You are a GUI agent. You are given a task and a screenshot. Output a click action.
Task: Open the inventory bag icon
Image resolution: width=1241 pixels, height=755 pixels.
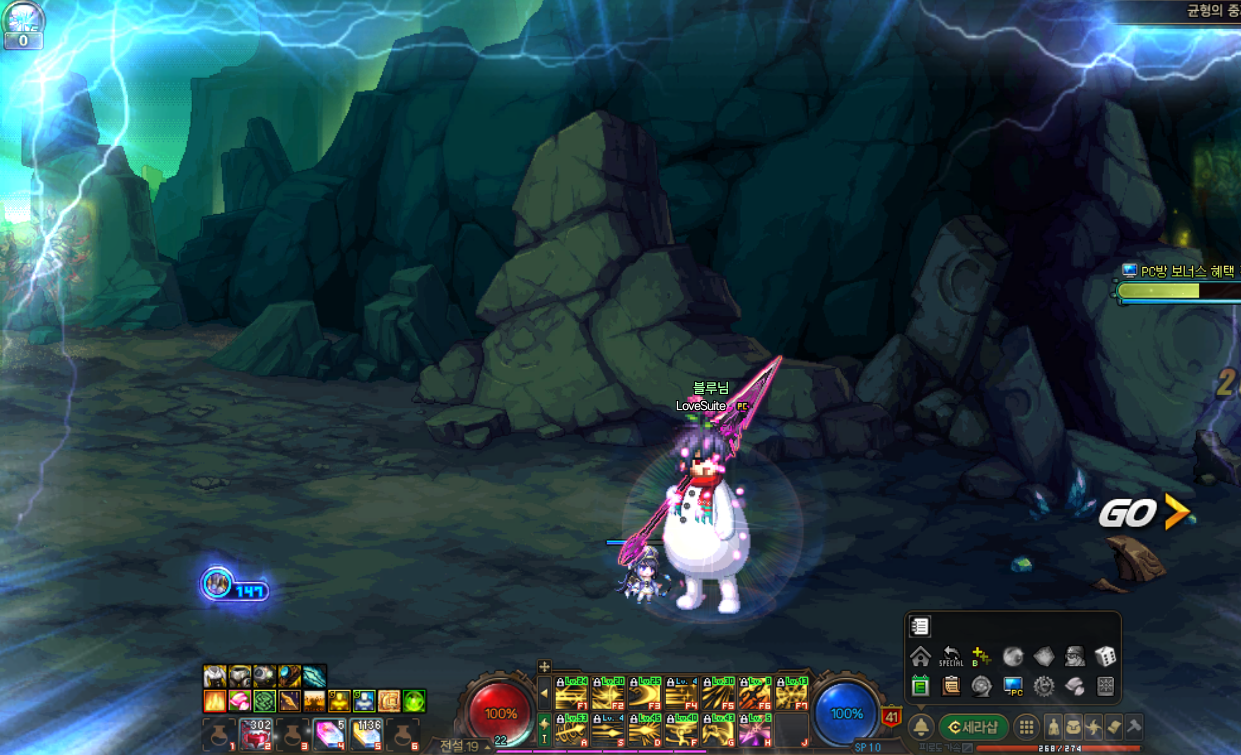tap(1074, 727)
